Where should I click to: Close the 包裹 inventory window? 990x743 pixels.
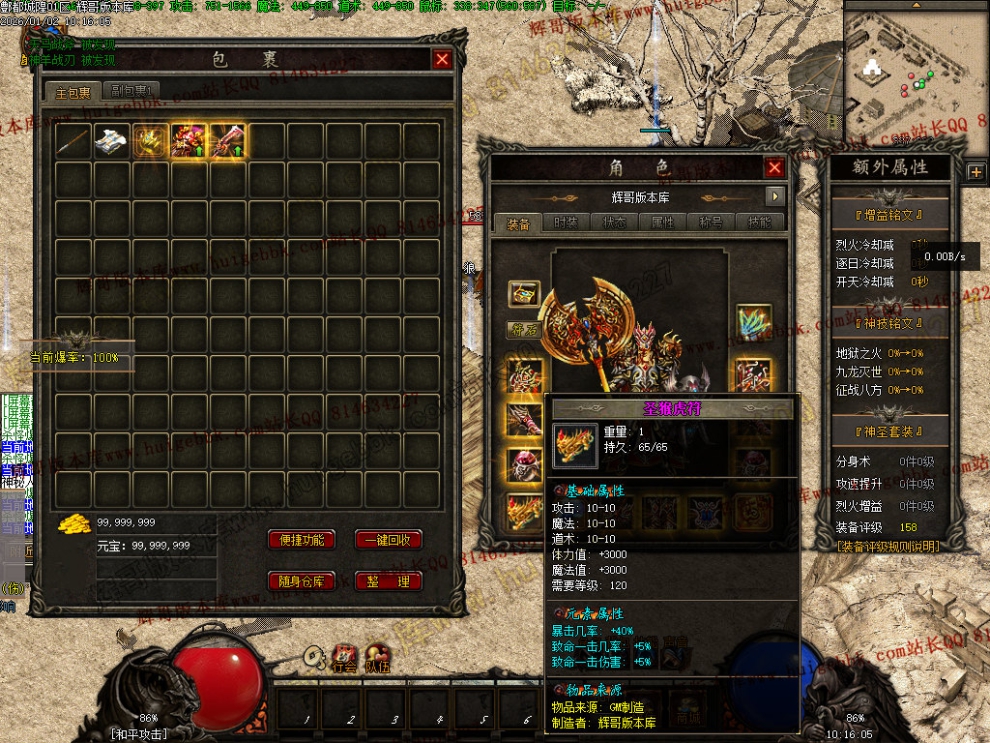(442, 59)
